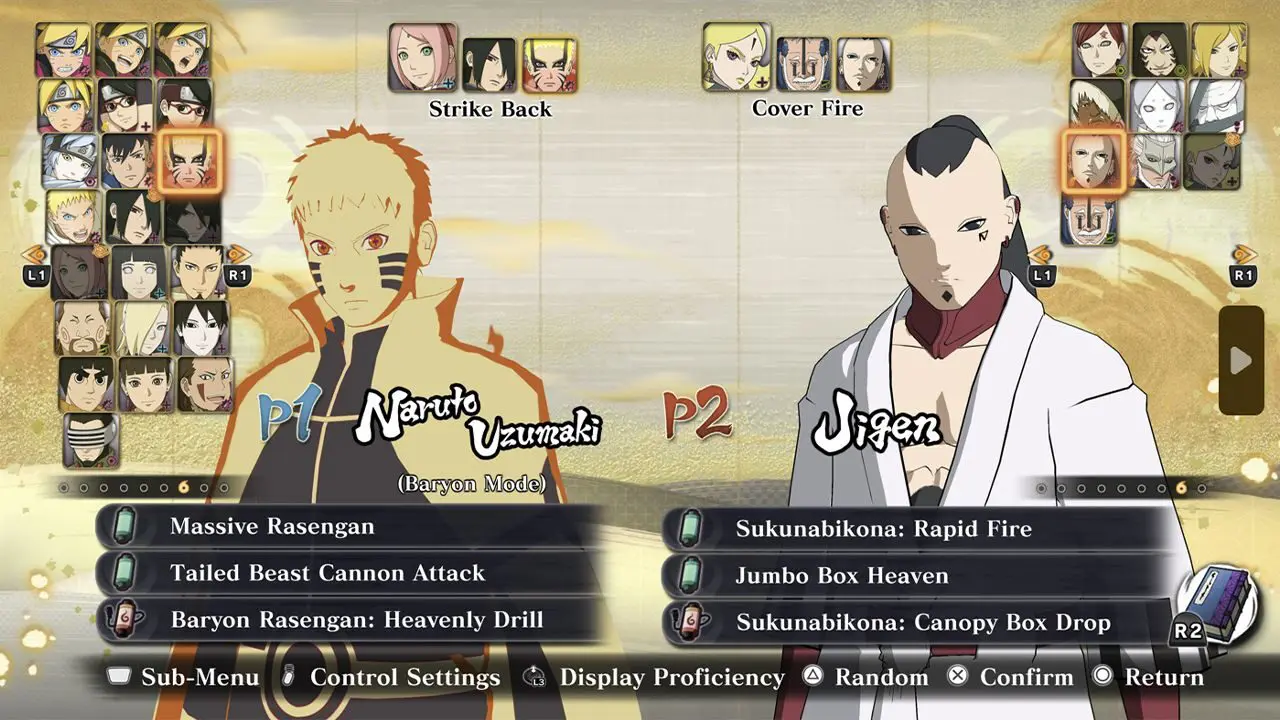Choose the highlighted Jigen tile in P2 grid
1280x720 pixels.
1091,161
